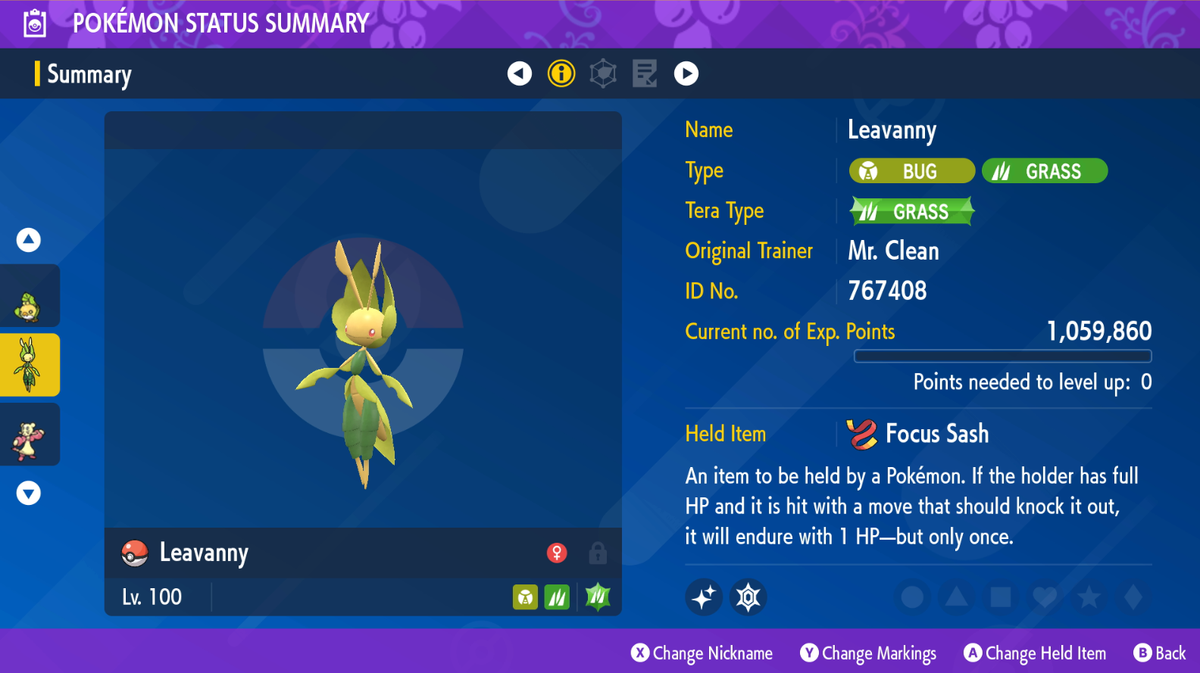Go to the previous summary page arrow
The image size is (1200, 673).
pyautogui.click(x=519, y=73)
